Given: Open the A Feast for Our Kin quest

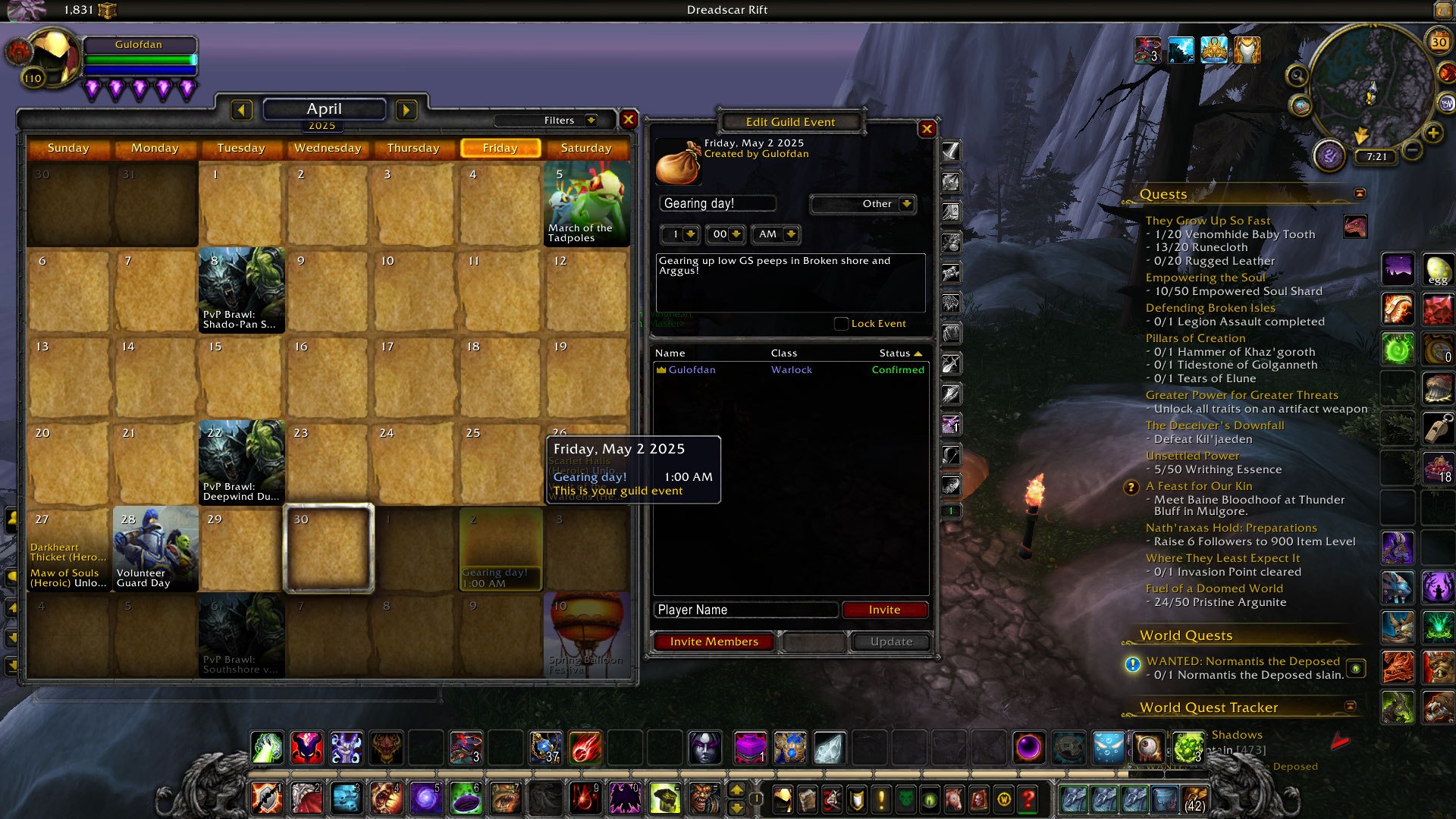Looking at the screenshot, I should 1198,486.
